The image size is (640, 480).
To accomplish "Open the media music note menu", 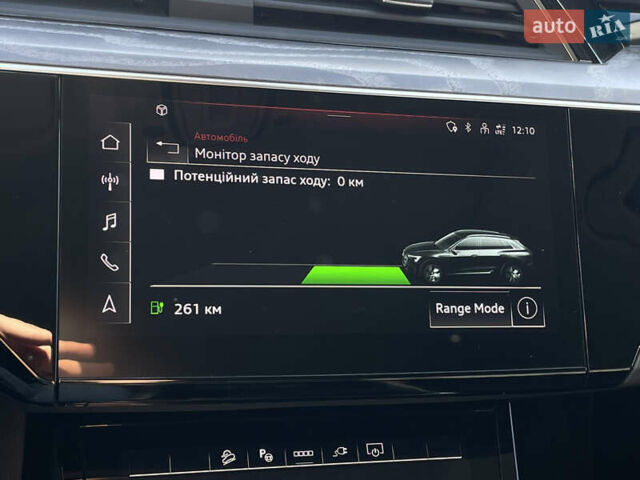I will [110, 222].
